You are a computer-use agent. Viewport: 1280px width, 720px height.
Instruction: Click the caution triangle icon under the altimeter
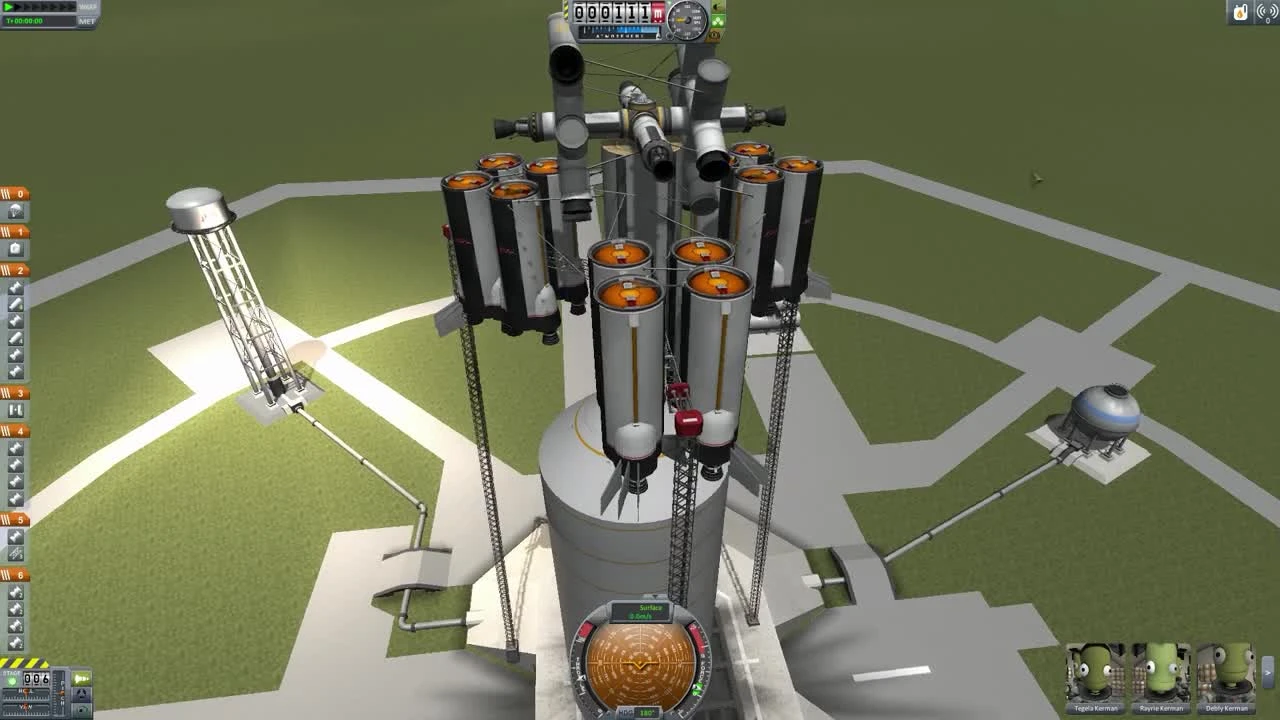714,35
